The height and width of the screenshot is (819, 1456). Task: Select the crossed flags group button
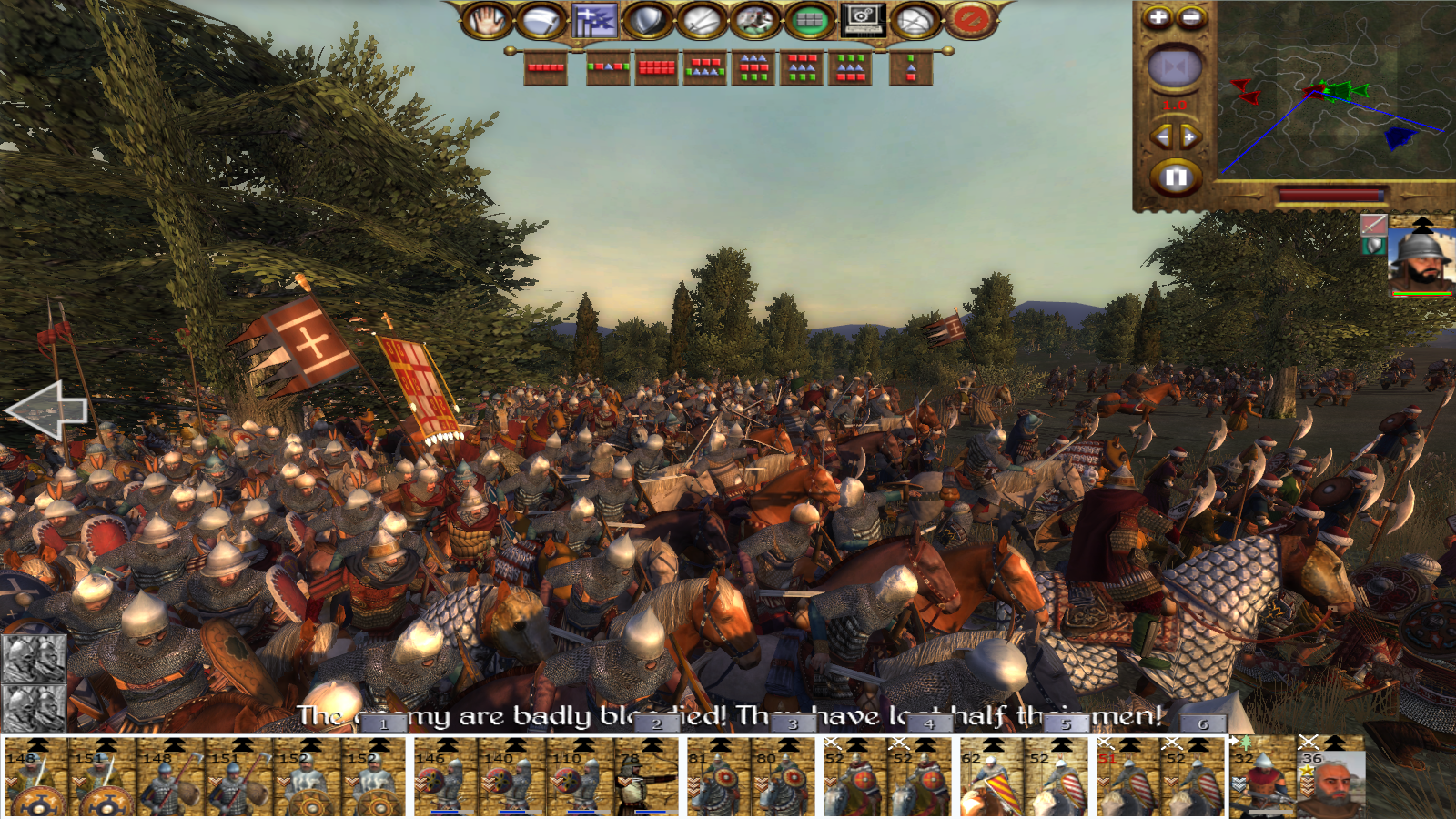point(594,20)
